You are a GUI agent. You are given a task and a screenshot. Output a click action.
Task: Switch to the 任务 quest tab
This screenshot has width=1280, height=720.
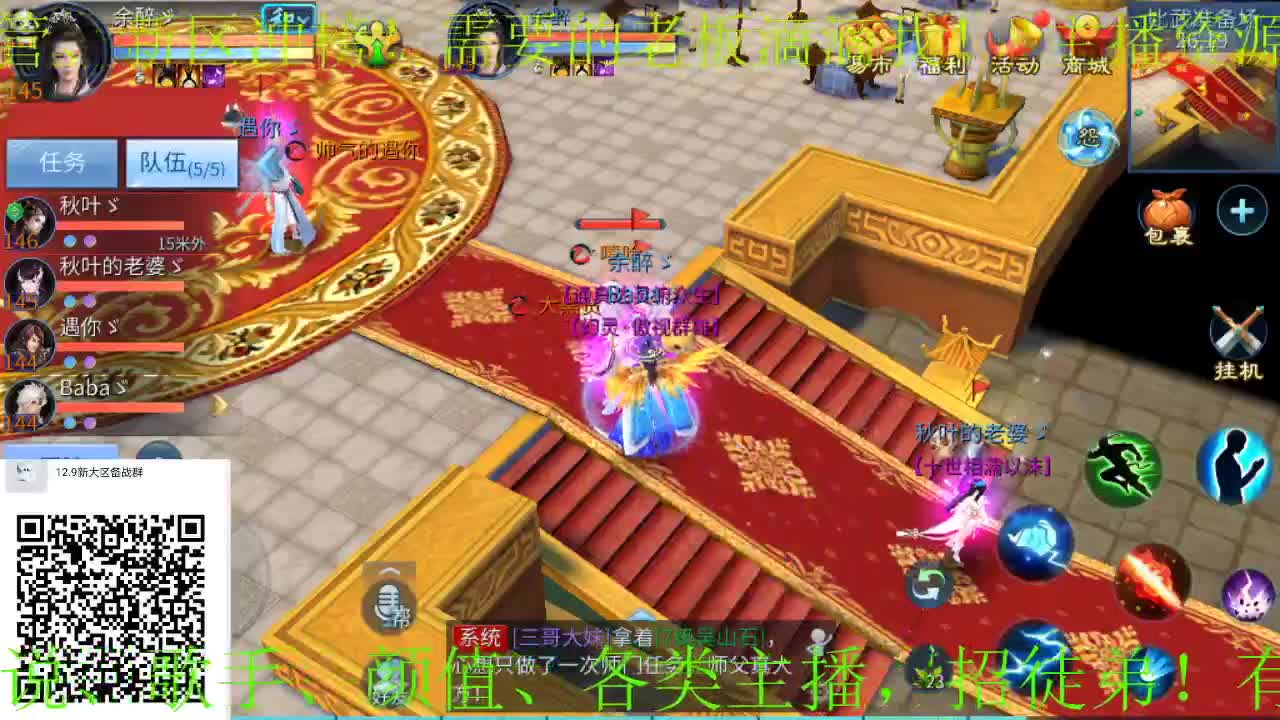(x=62, y=160)
